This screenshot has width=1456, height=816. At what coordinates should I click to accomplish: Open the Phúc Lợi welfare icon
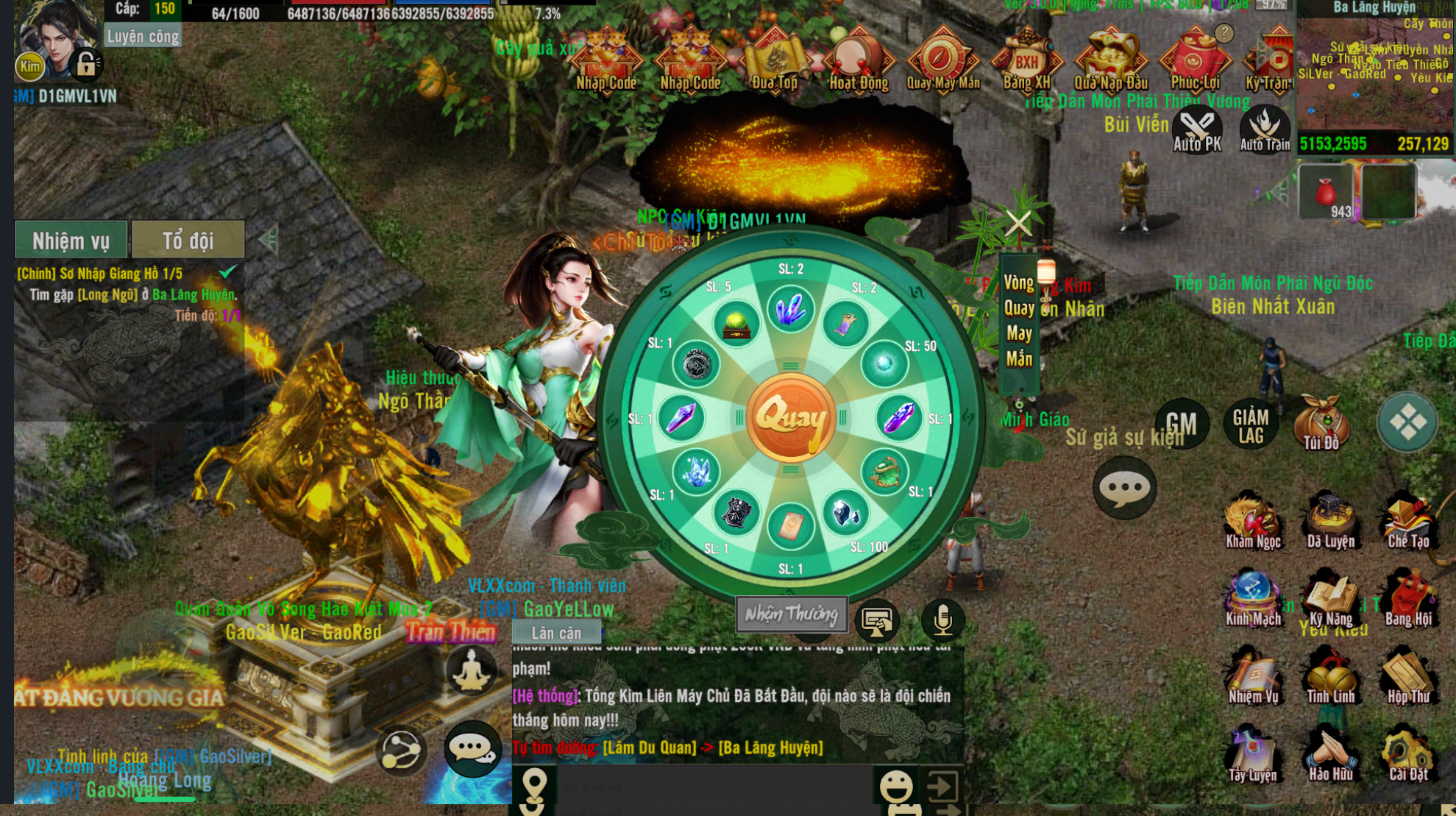[x=1195, y=60]
